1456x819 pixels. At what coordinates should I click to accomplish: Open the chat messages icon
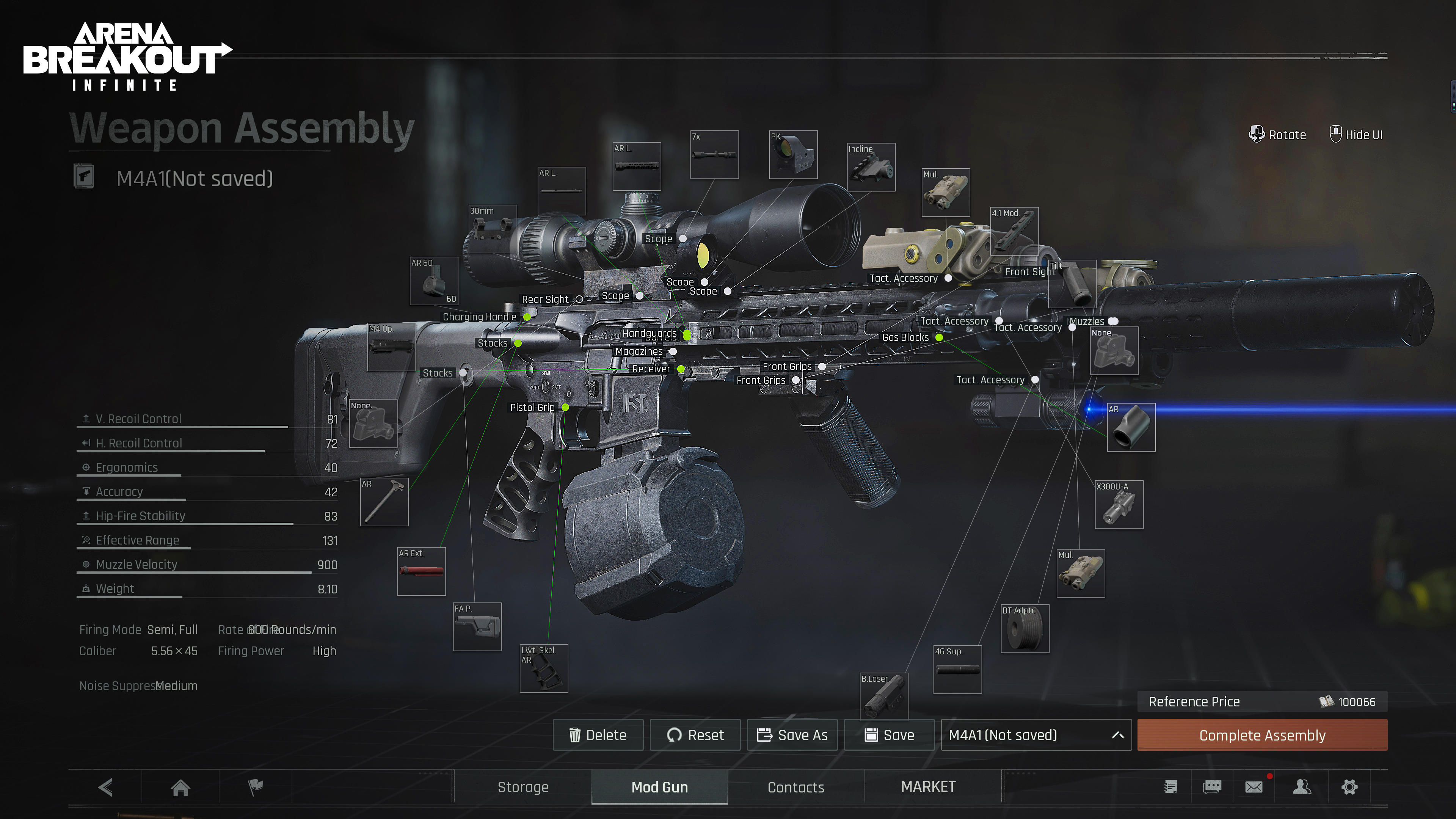coord(1212,787)
